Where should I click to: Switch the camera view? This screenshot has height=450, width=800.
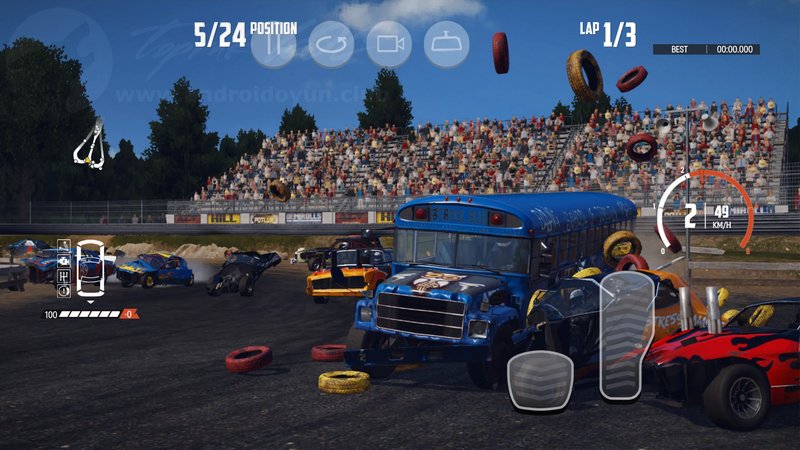pyautogui.click(x=389, y=44)
